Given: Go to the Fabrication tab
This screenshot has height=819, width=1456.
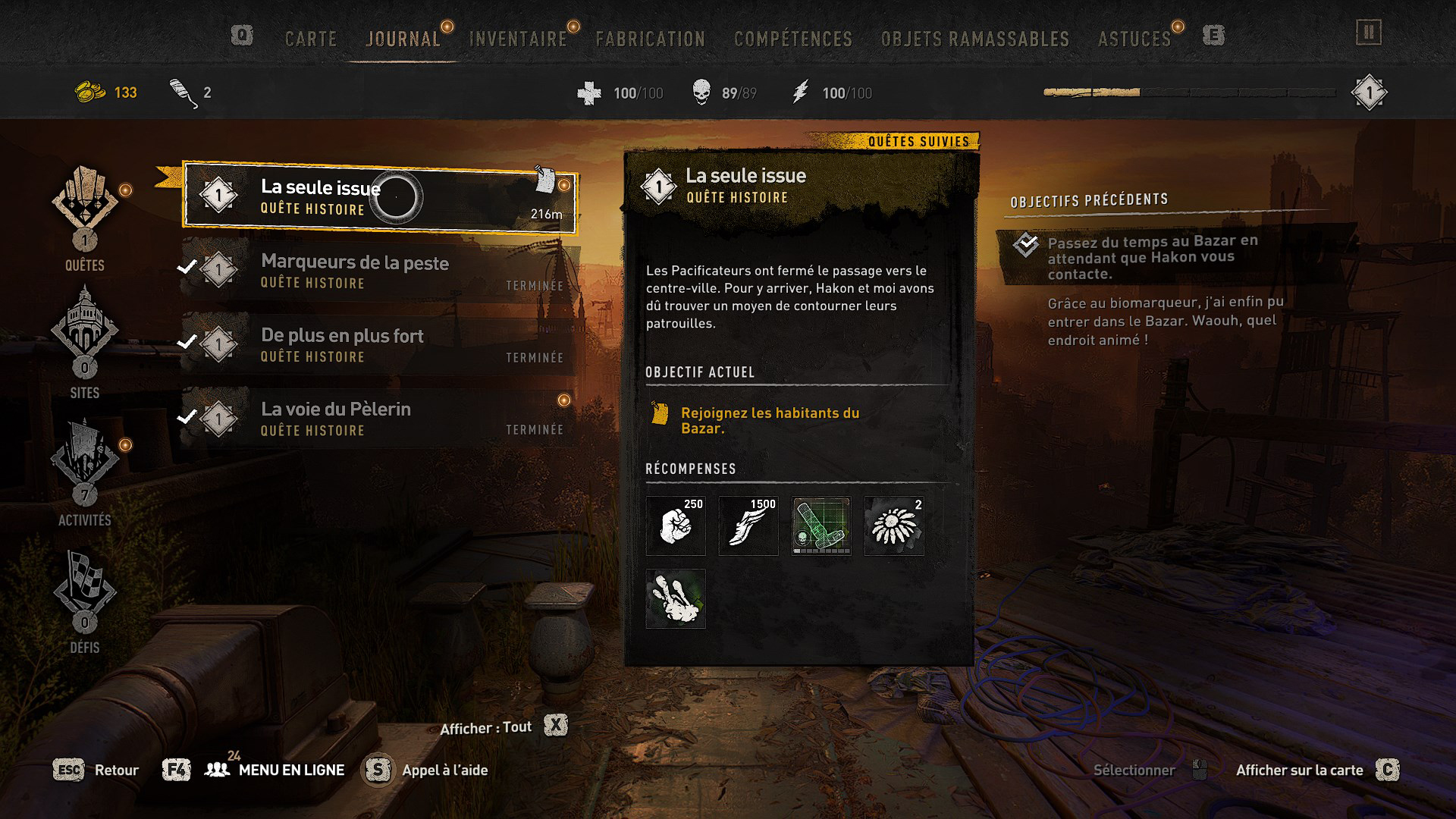Looking at the screenshot, I should pos(650,39).
